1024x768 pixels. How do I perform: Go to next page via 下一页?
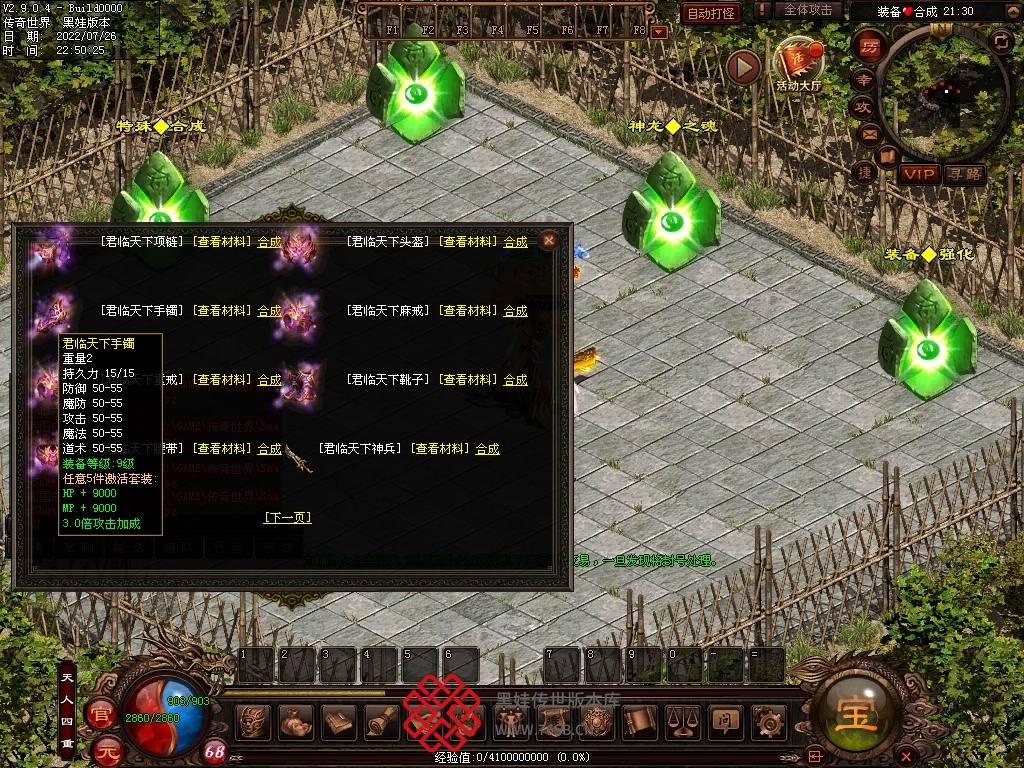tap(287, 517)
